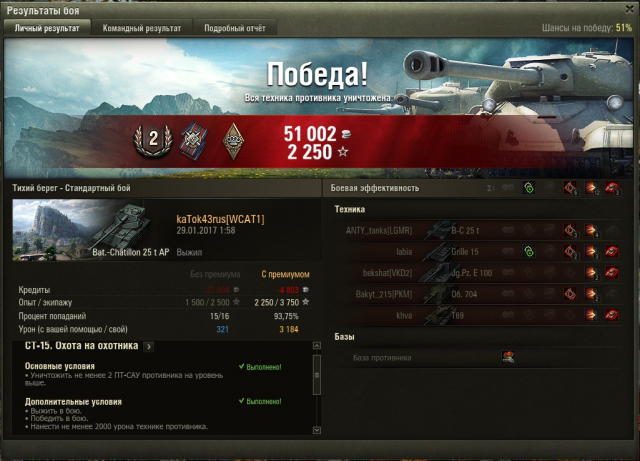Expand the СТ-15 mission arrow button
Image resolution: width=640 pixels, height=461 pixels.
pyautogui.click(x=148, y=346)
